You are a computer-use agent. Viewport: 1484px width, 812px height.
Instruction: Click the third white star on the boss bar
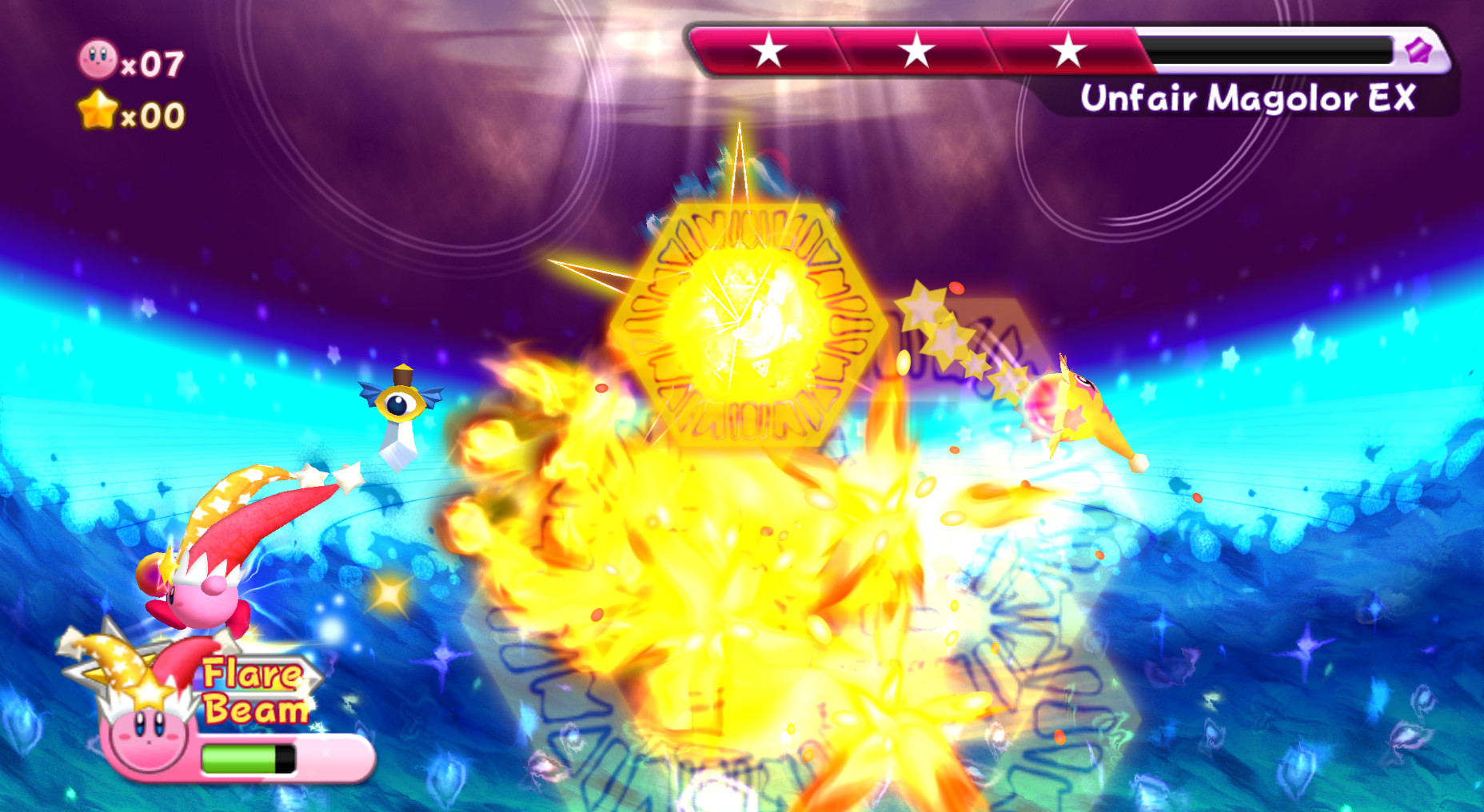1061,50
